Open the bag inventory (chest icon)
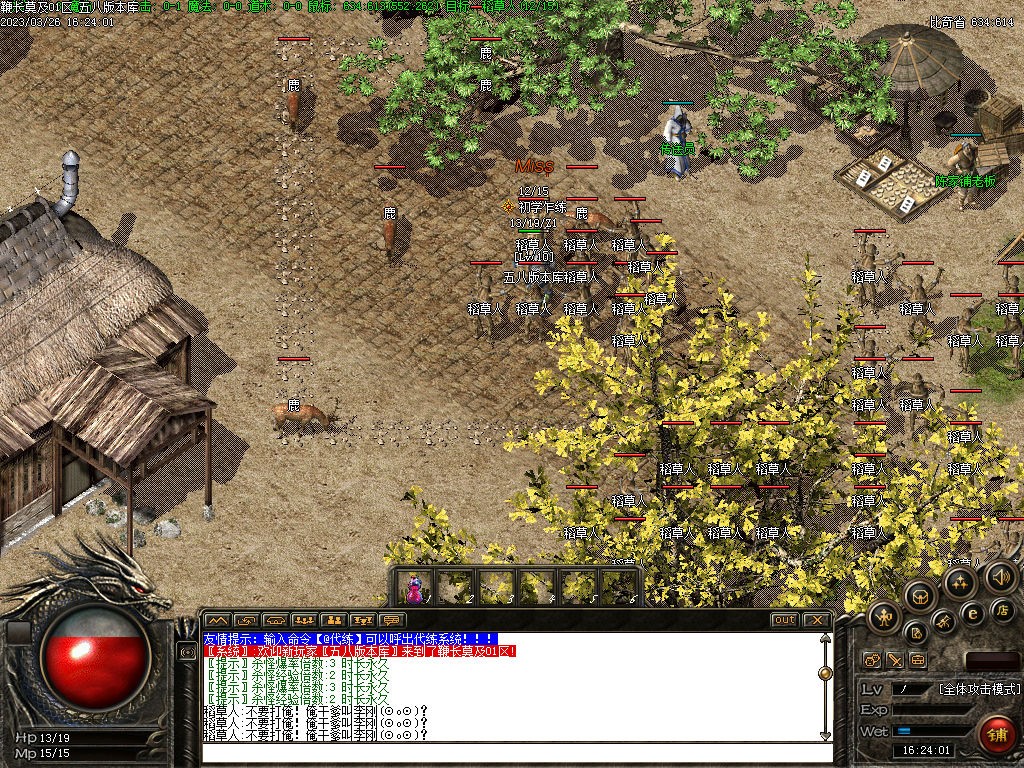This screenshot has height=768, width=1024. click(x=920, y=597)
